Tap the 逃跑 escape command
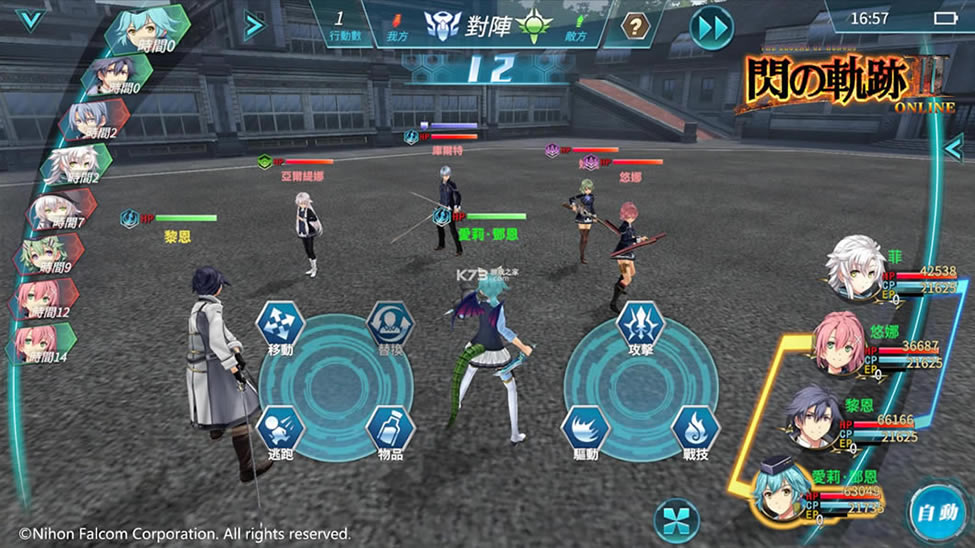 tap(280, 430)
